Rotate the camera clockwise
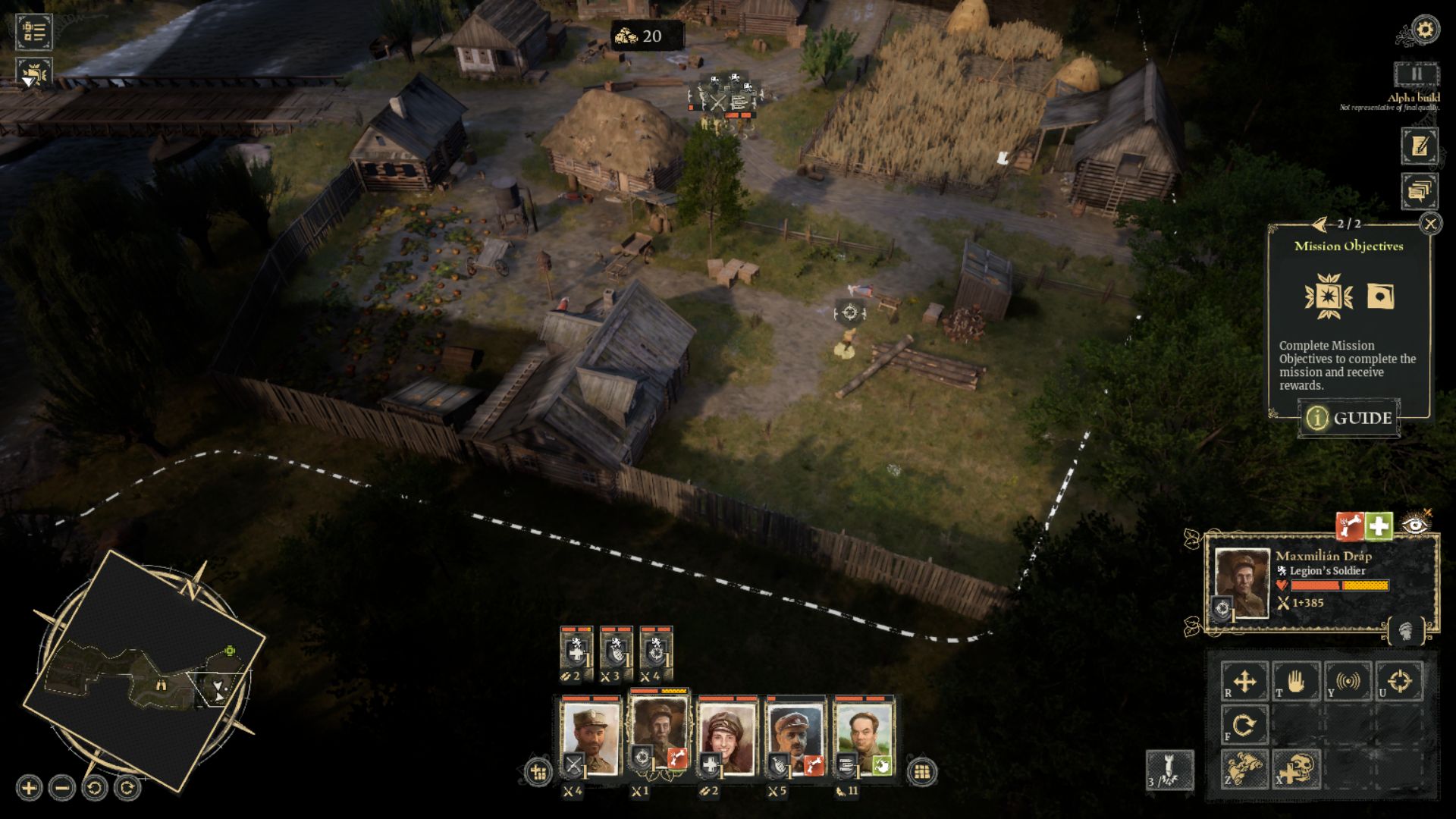Image resolution: width=1456 pixels, height=819 pixels. [127, 788]
